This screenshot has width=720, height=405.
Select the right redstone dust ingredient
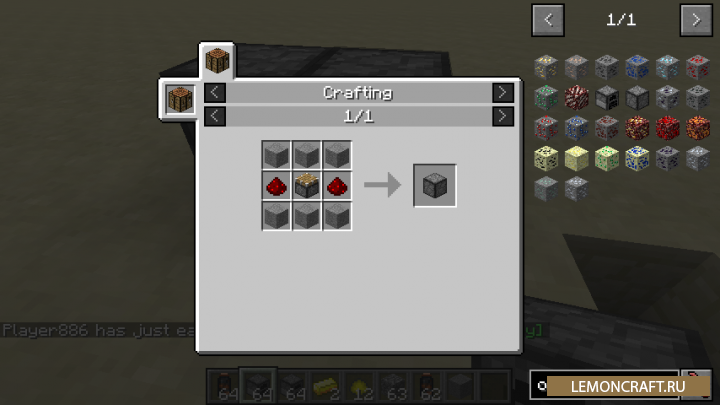click(x=337, y=186)
